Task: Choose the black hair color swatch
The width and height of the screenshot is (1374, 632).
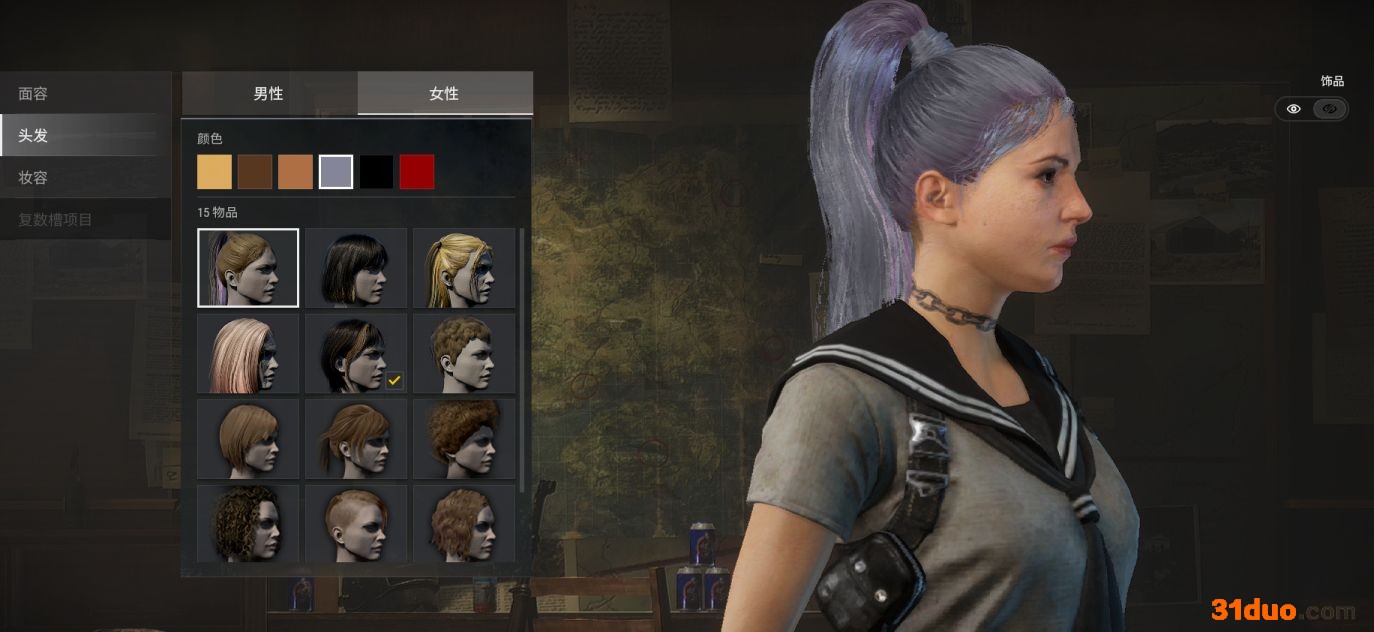Action: [377, 172]
